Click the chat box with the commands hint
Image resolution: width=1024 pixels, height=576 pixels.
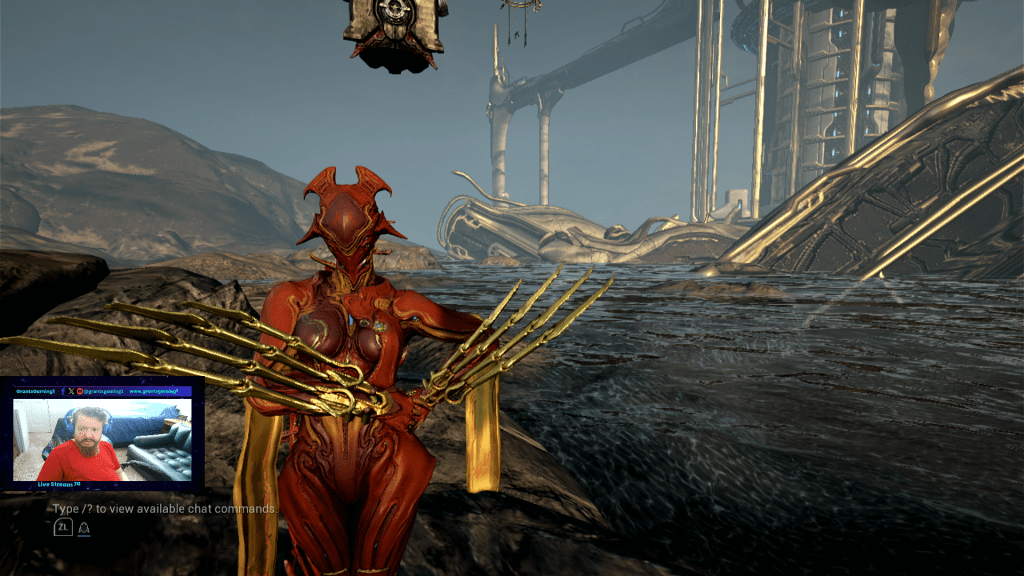coord(165,509)
